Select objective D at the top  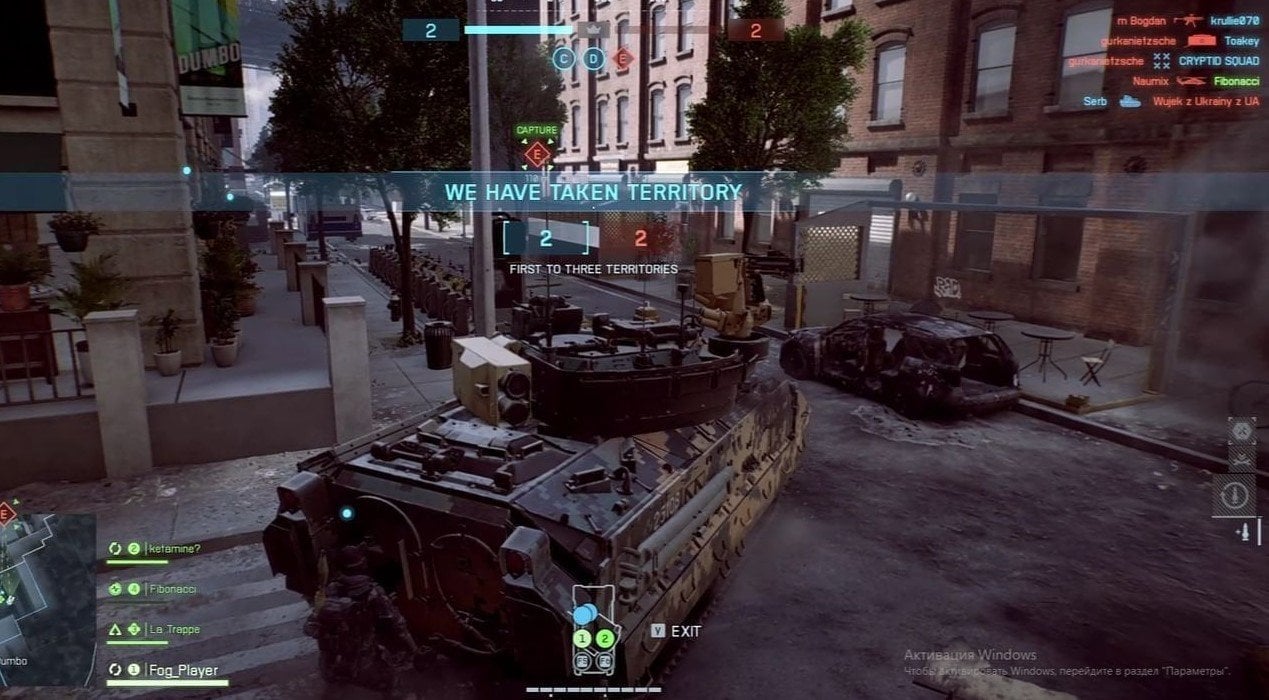tap(594, 59)
